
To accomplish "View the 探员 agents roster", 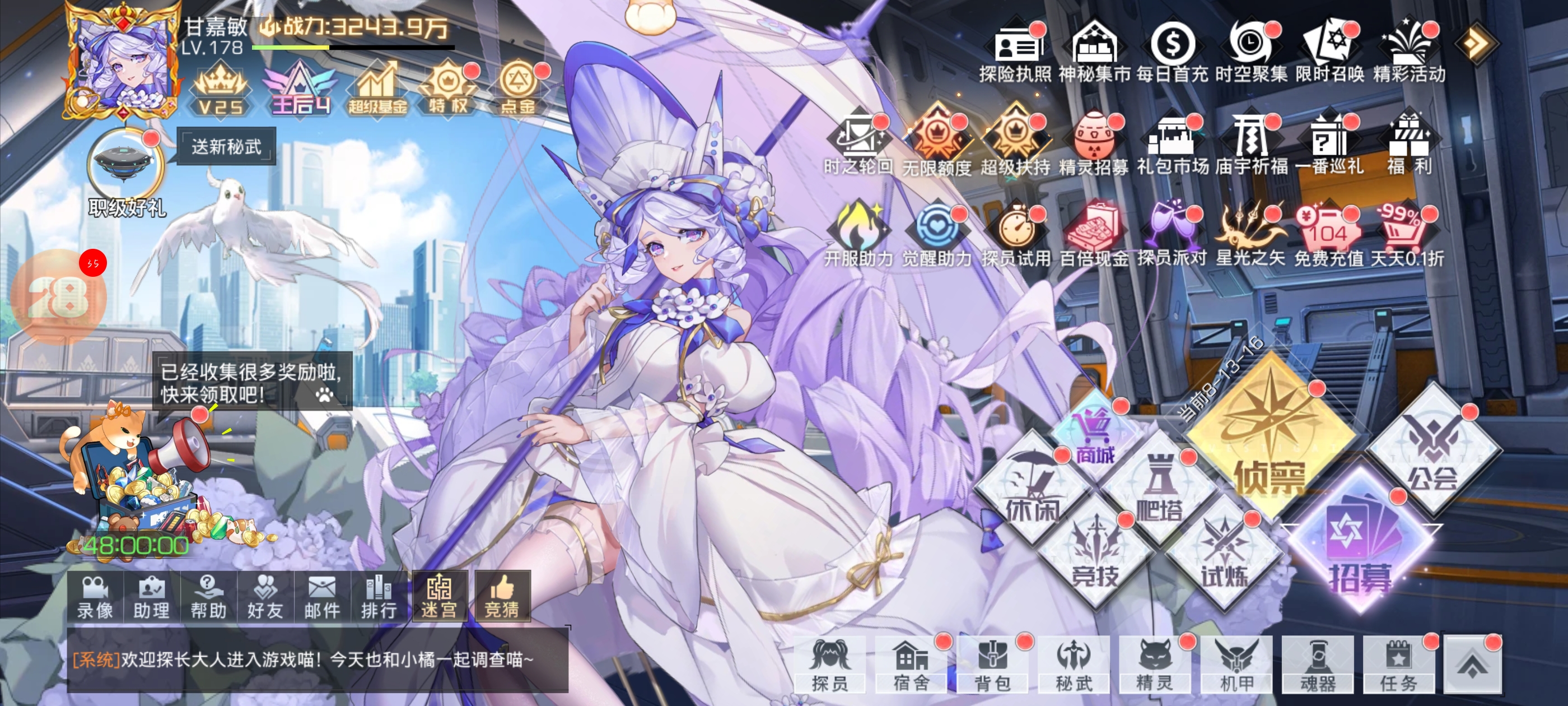I will tap(830, 664).
